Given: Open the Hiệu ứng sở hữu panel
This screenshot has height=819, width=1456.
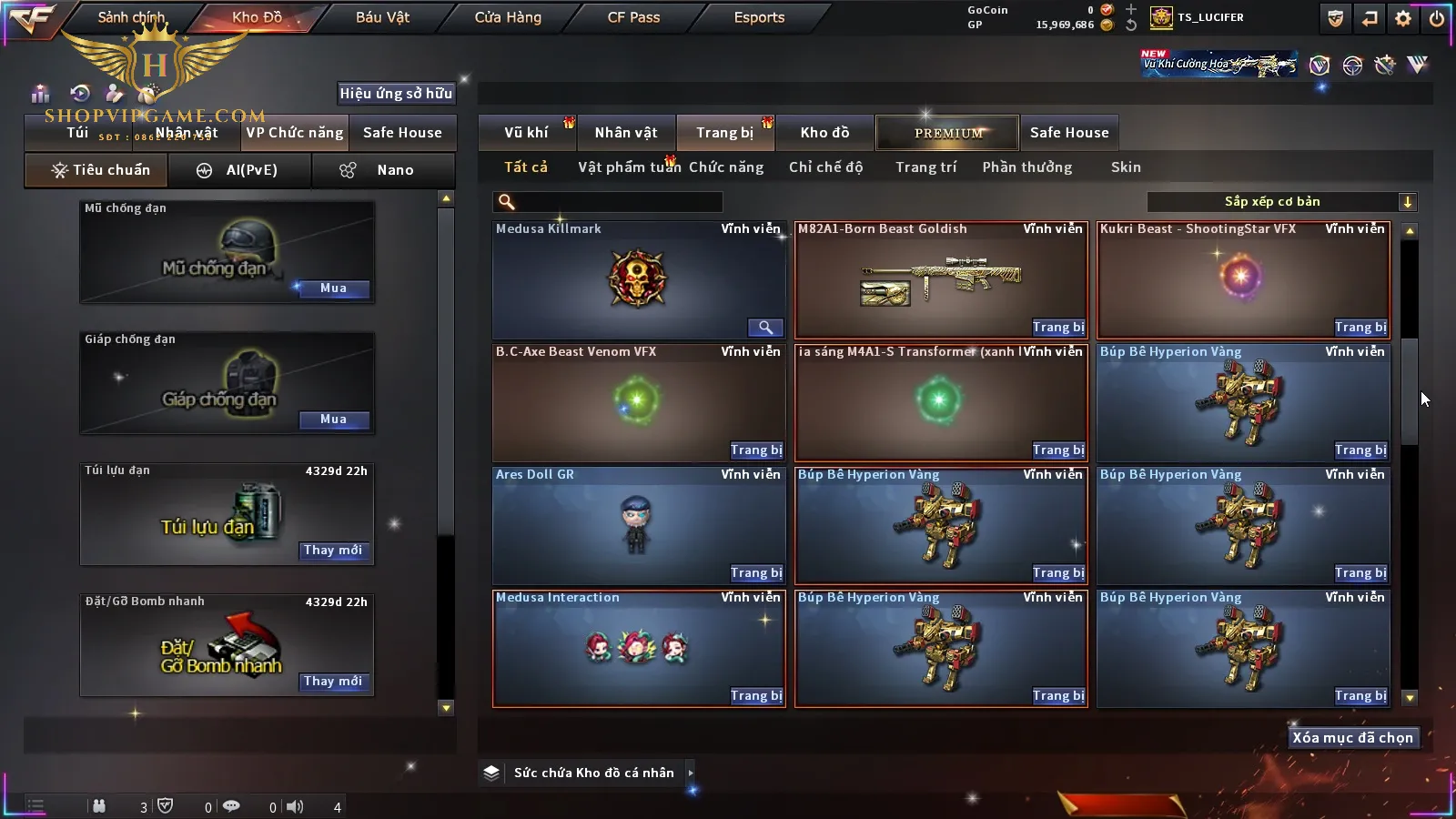Looking at the screenshot, I should click(x=396, y=93).
